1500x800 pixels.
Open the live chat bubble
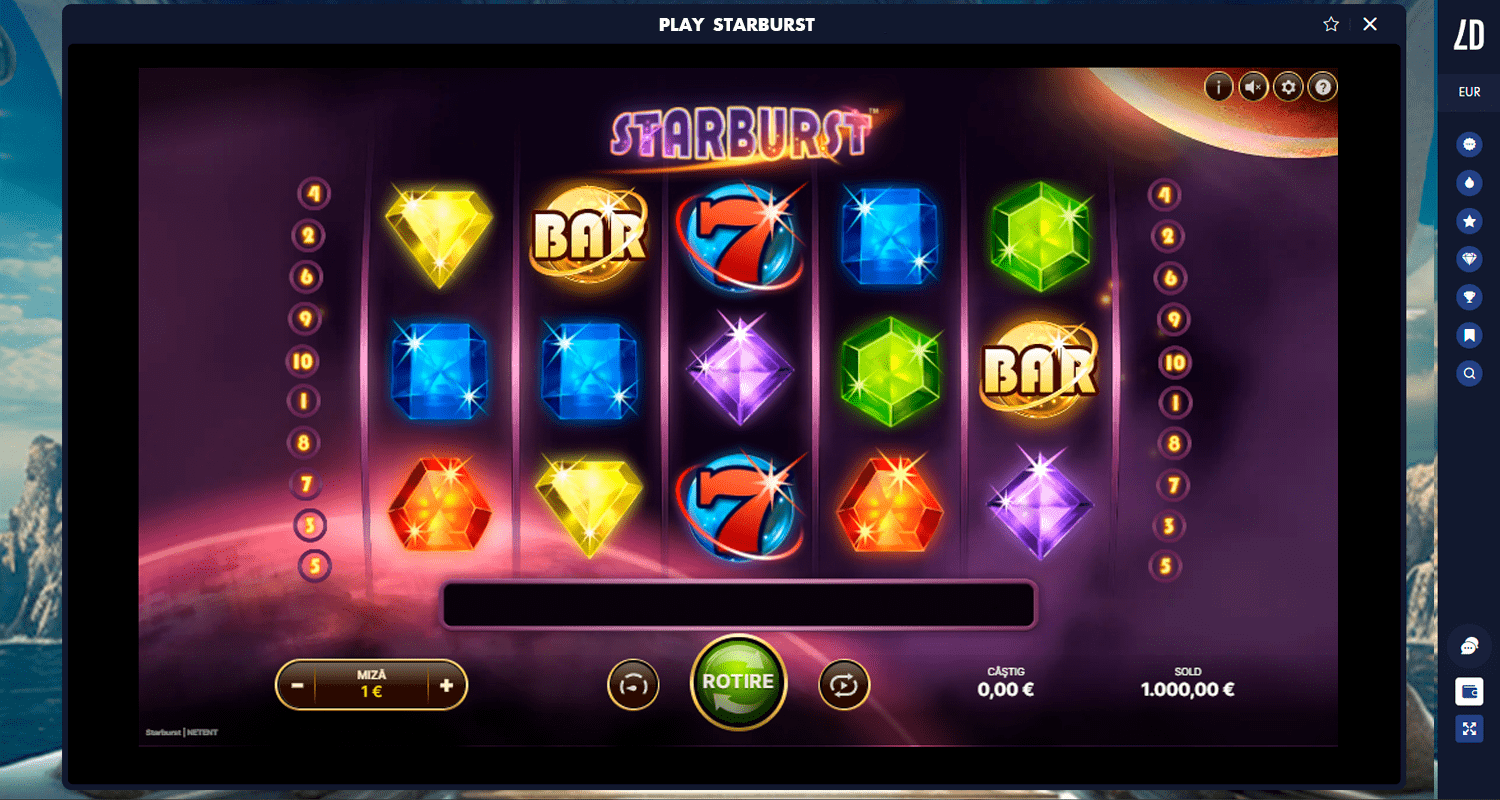click(x=1469, y=647)
